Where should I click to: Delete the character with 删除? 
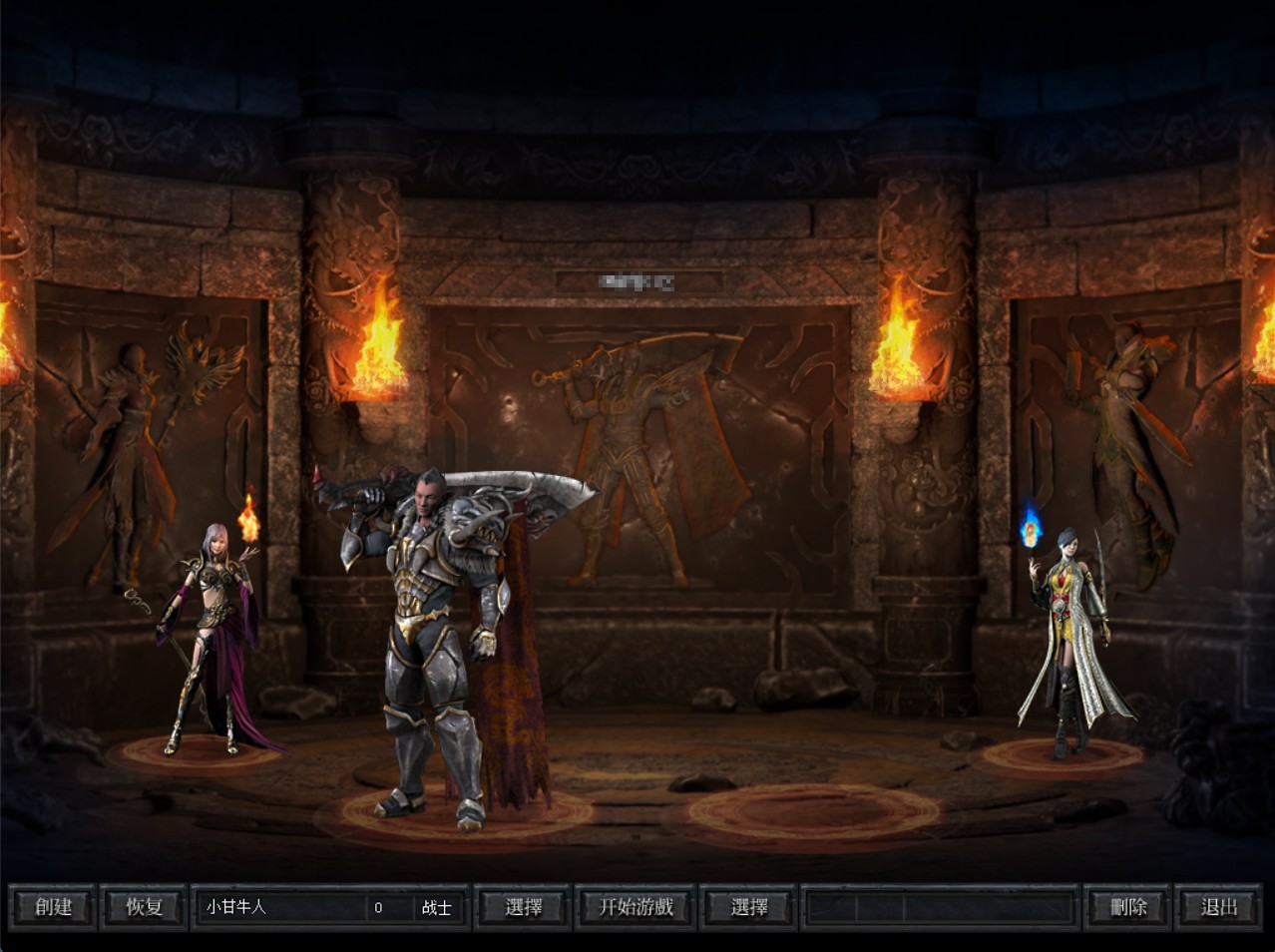click(1128, 907)
